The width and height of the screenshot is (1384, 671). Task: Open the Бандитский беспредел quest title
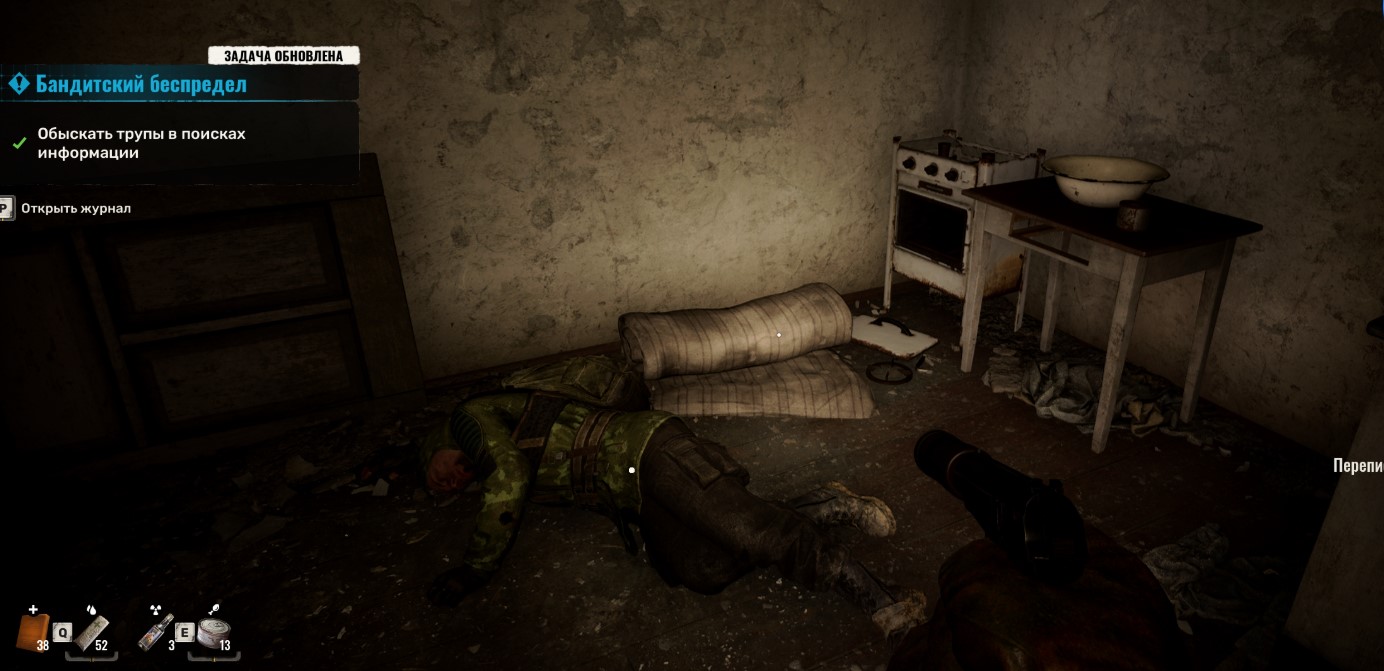[141, 85]
